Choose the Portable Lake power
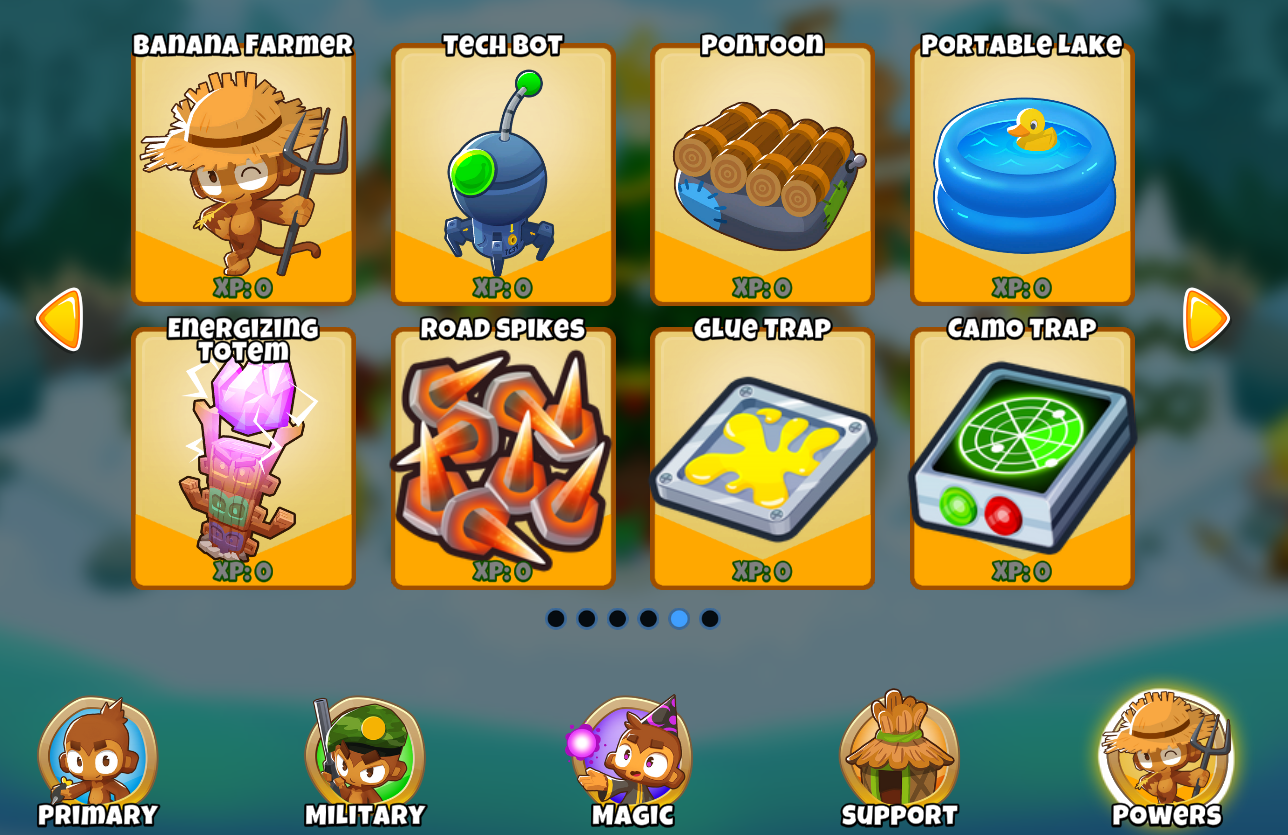Screen dimensions: 1288x835 coord(1022,175)
